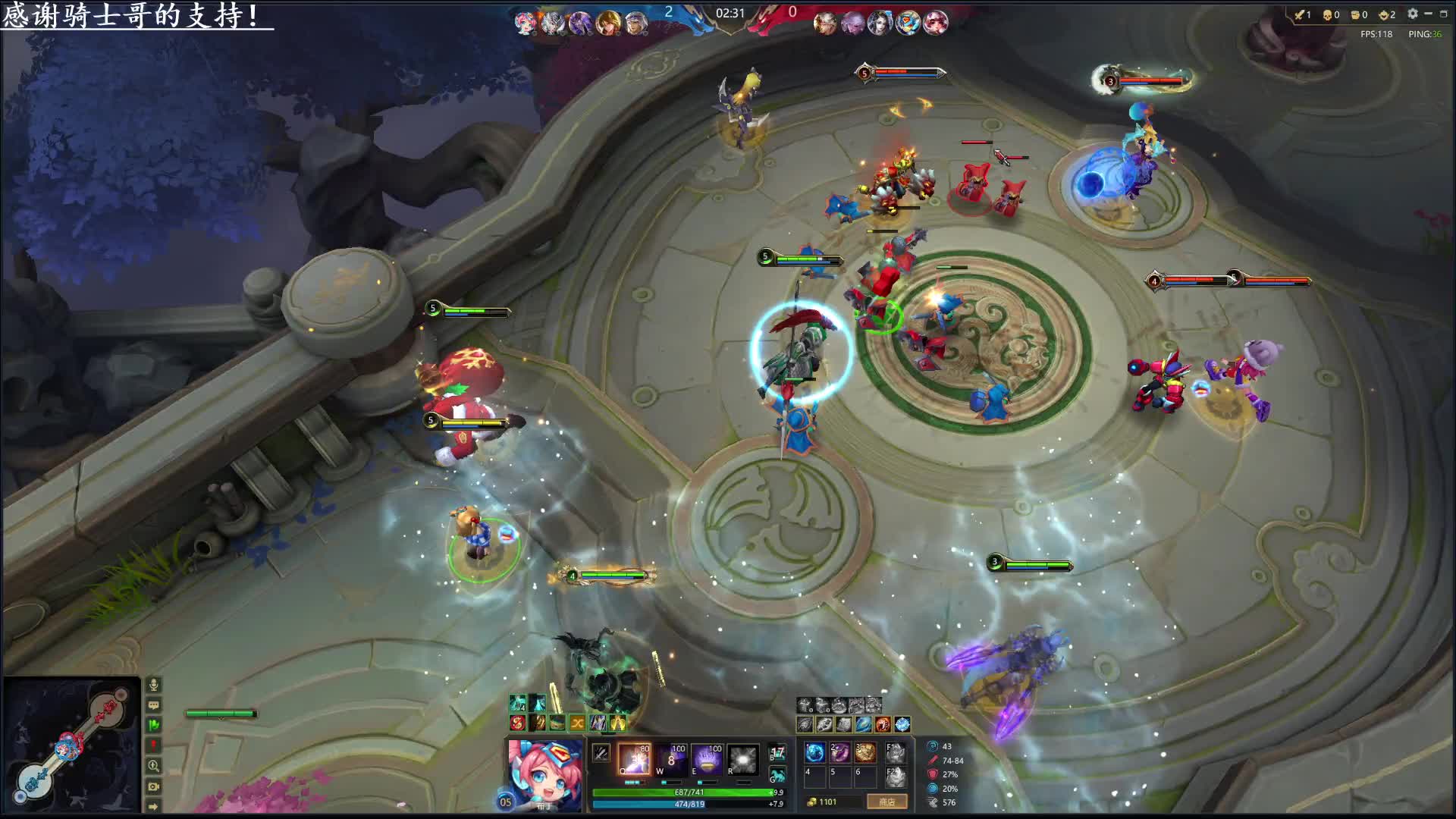
Task: Click the magnifier zoom button by the minimap
Action: click(153, 766)
